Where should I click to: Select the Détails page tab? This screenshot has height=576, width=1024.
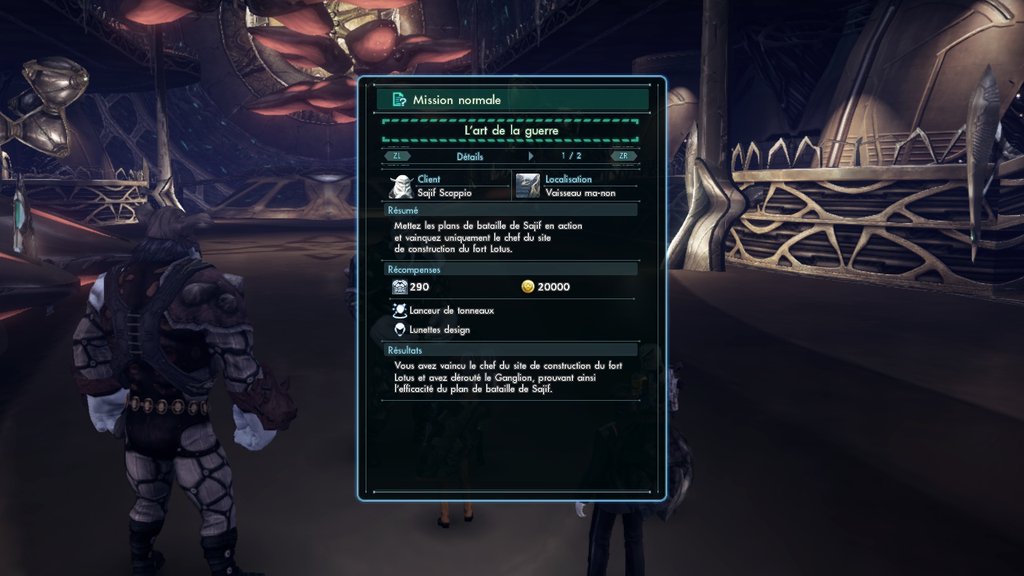coord(470,156)
